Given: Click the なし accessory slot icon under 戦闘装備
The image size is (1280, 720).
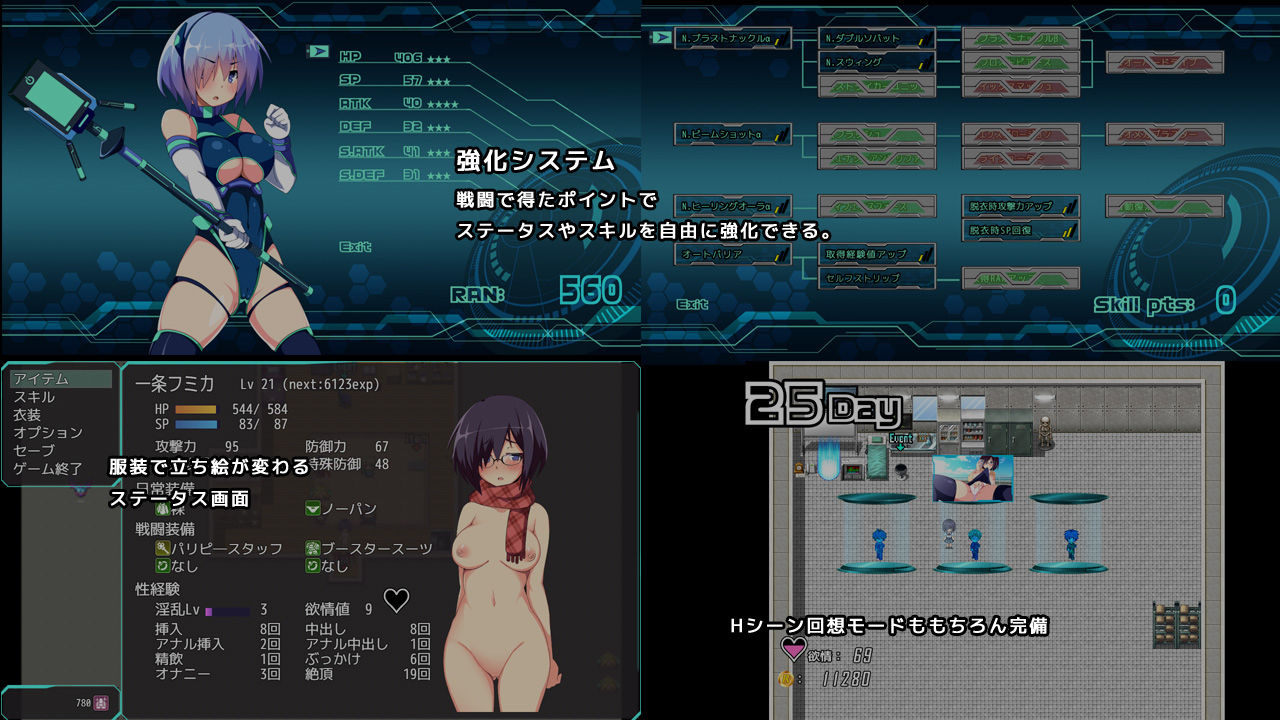Looking at the screenshot, I should 164,565.
